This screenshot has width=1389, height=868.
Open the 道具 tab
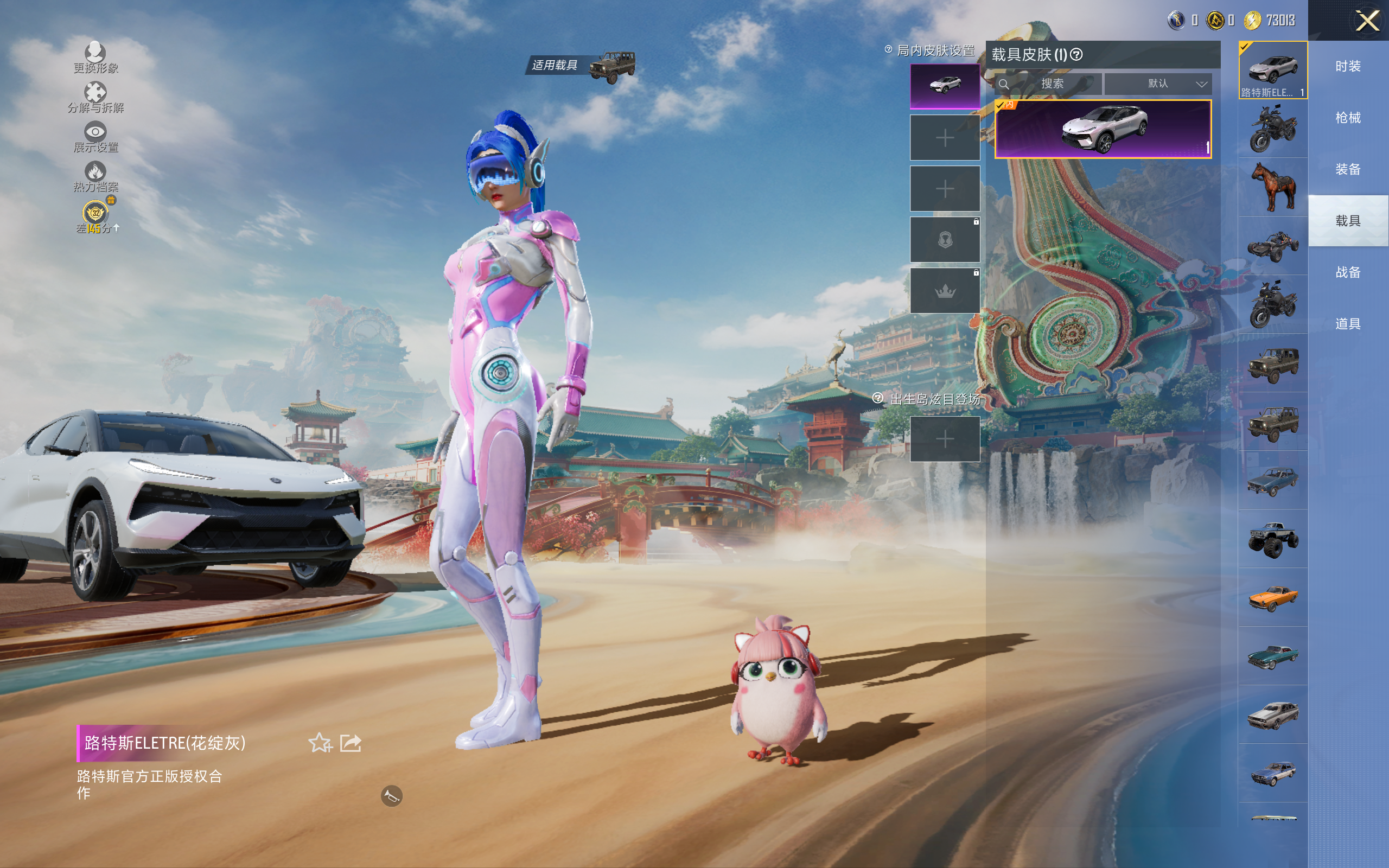click(1348, 324)
